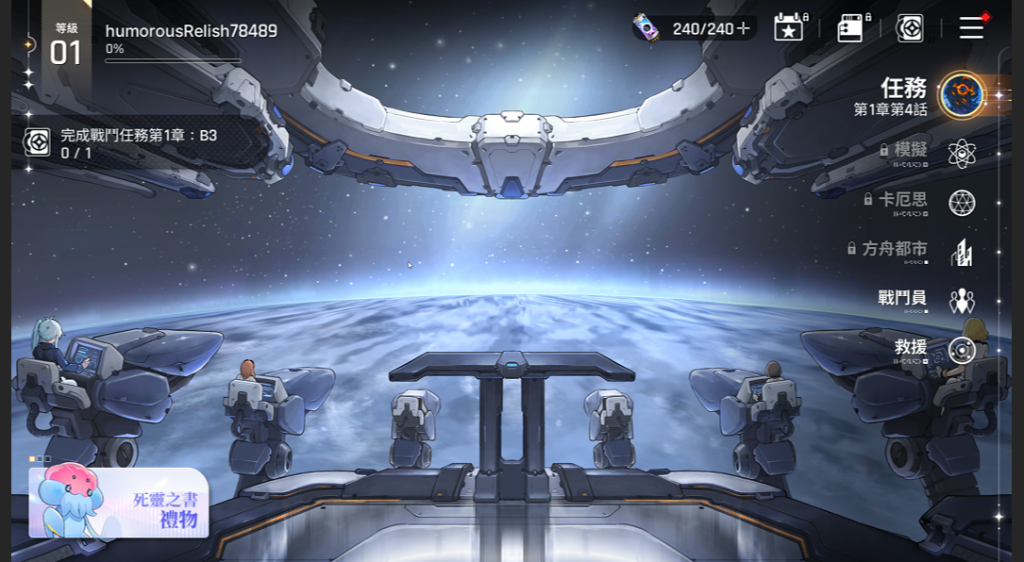This screenshot has width=1024, height=562.
Task: Open the locked card-shaped icon in top bar
Action: click(x=851, y=28)
